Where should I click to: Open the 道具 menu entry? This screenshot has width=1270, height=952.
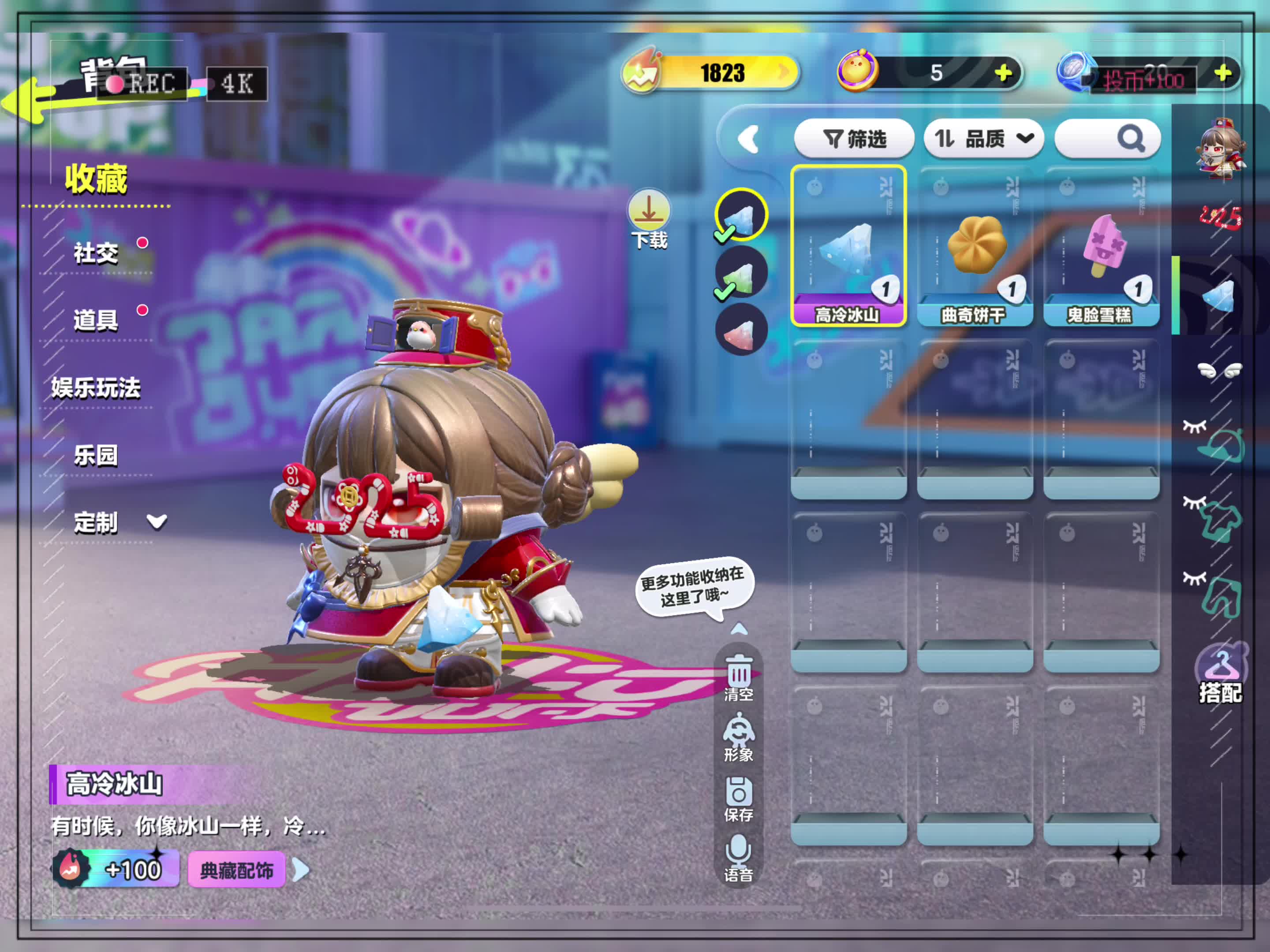point(96,320)
